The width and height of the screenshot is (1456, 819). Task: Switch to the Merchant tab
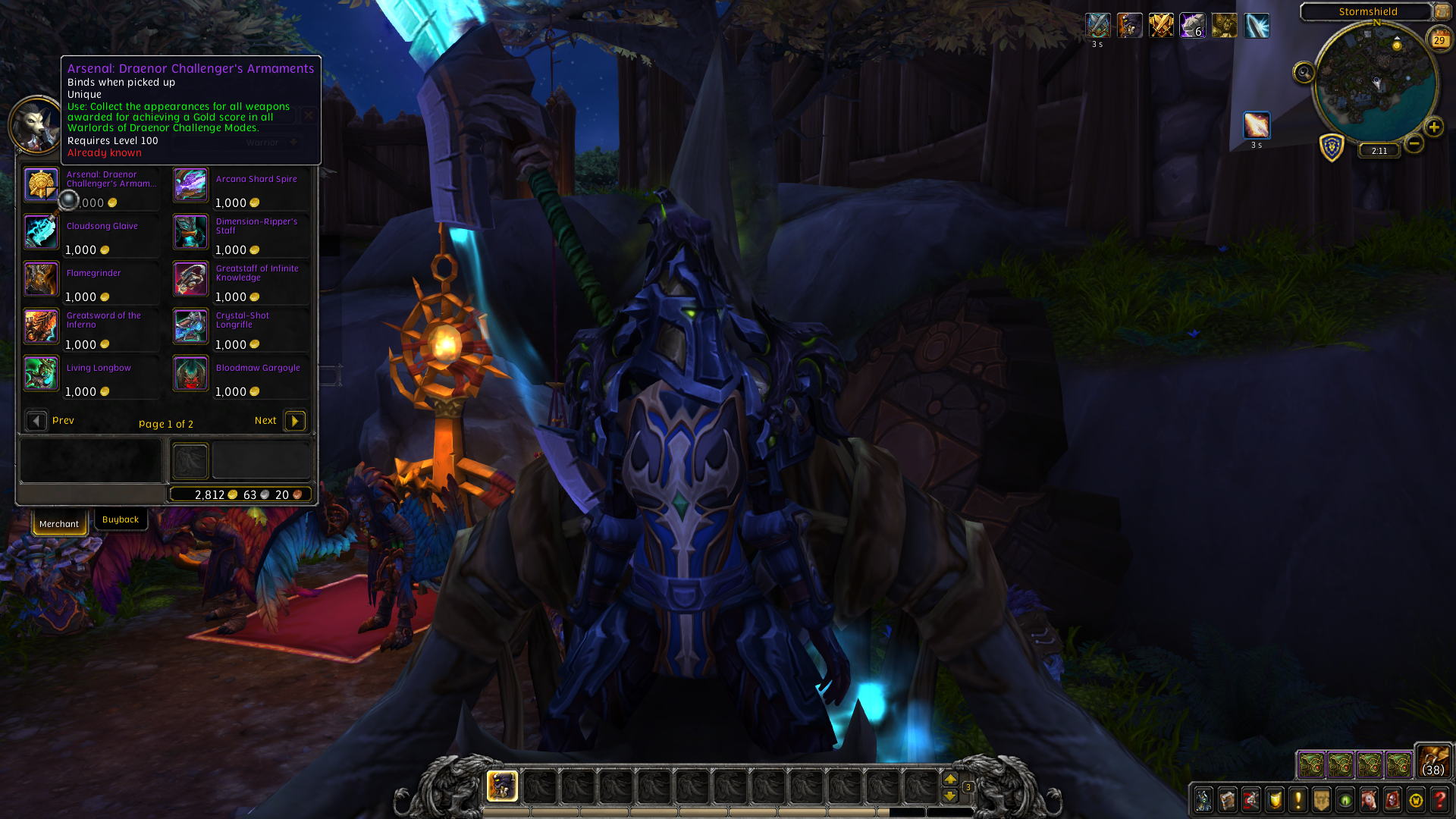click(59, 523)
